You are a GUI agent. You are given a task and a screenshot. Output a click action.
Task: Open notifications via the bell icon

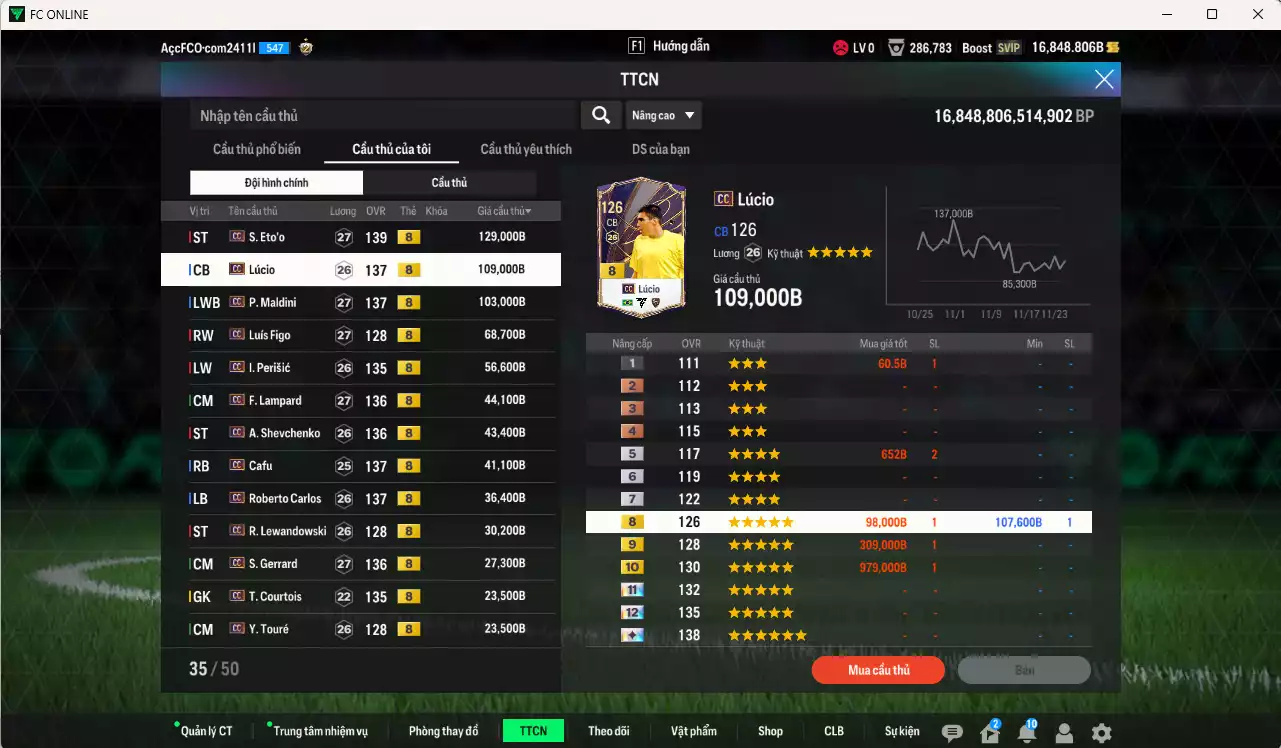pos(1026,733)
